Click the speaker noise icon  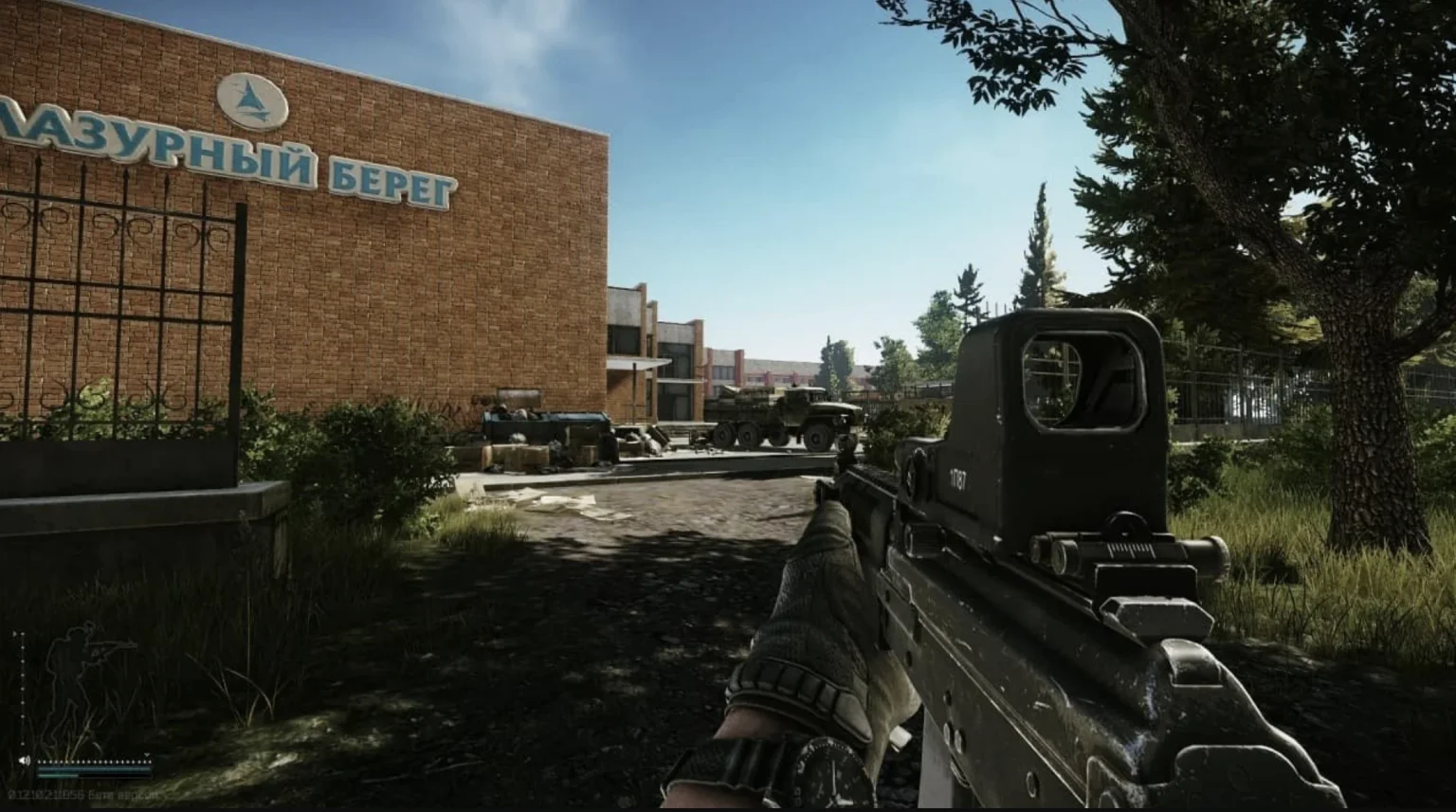(24, 761)
